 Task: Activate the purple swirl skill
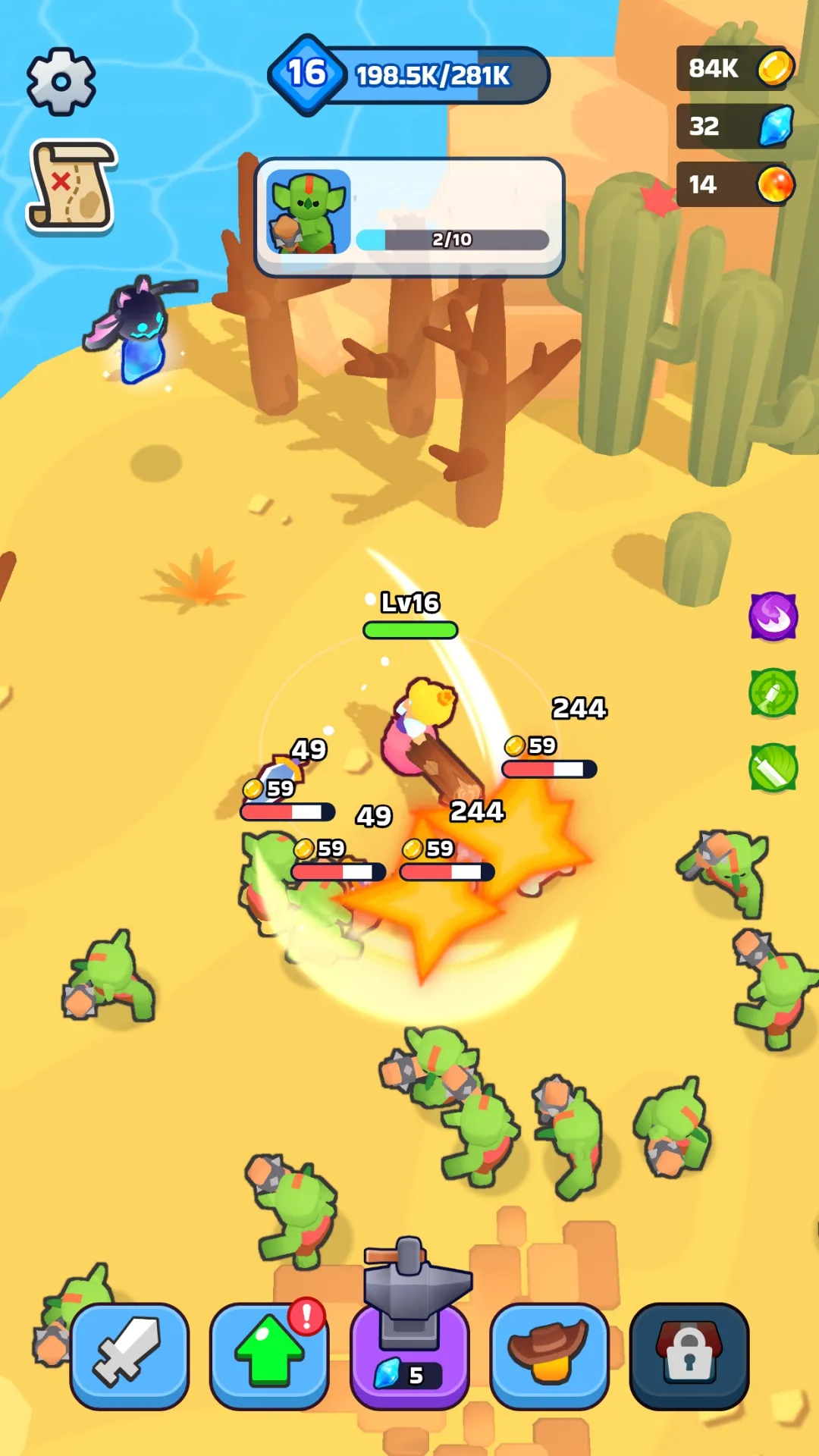coord(773,616)
